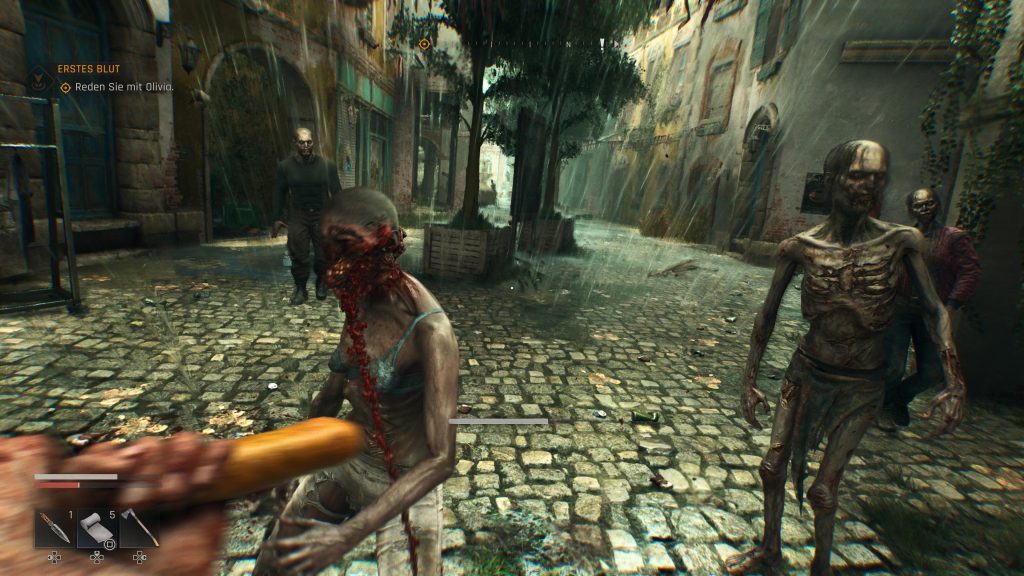Equip the axe weapon slot
This screenshot has height=576, width=1024.
[x=139, y=528]
